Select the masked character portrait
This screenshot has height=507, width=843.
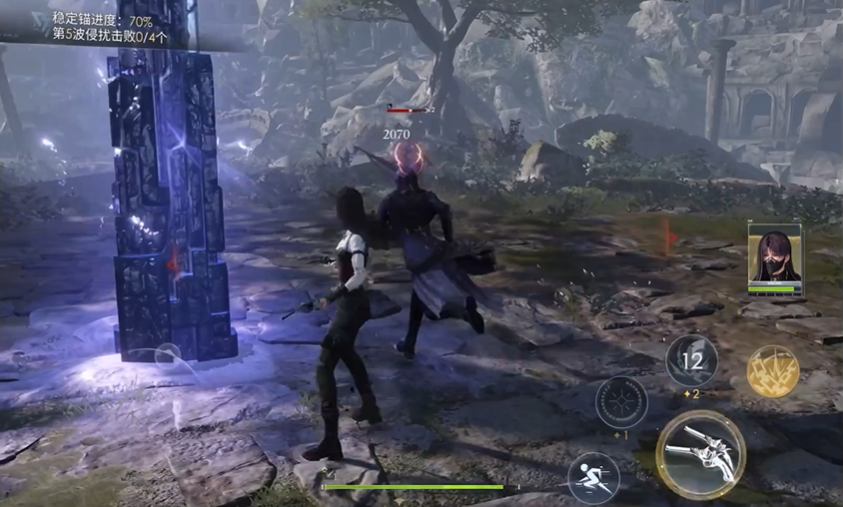pyautogui.click(x=774, y=256)
